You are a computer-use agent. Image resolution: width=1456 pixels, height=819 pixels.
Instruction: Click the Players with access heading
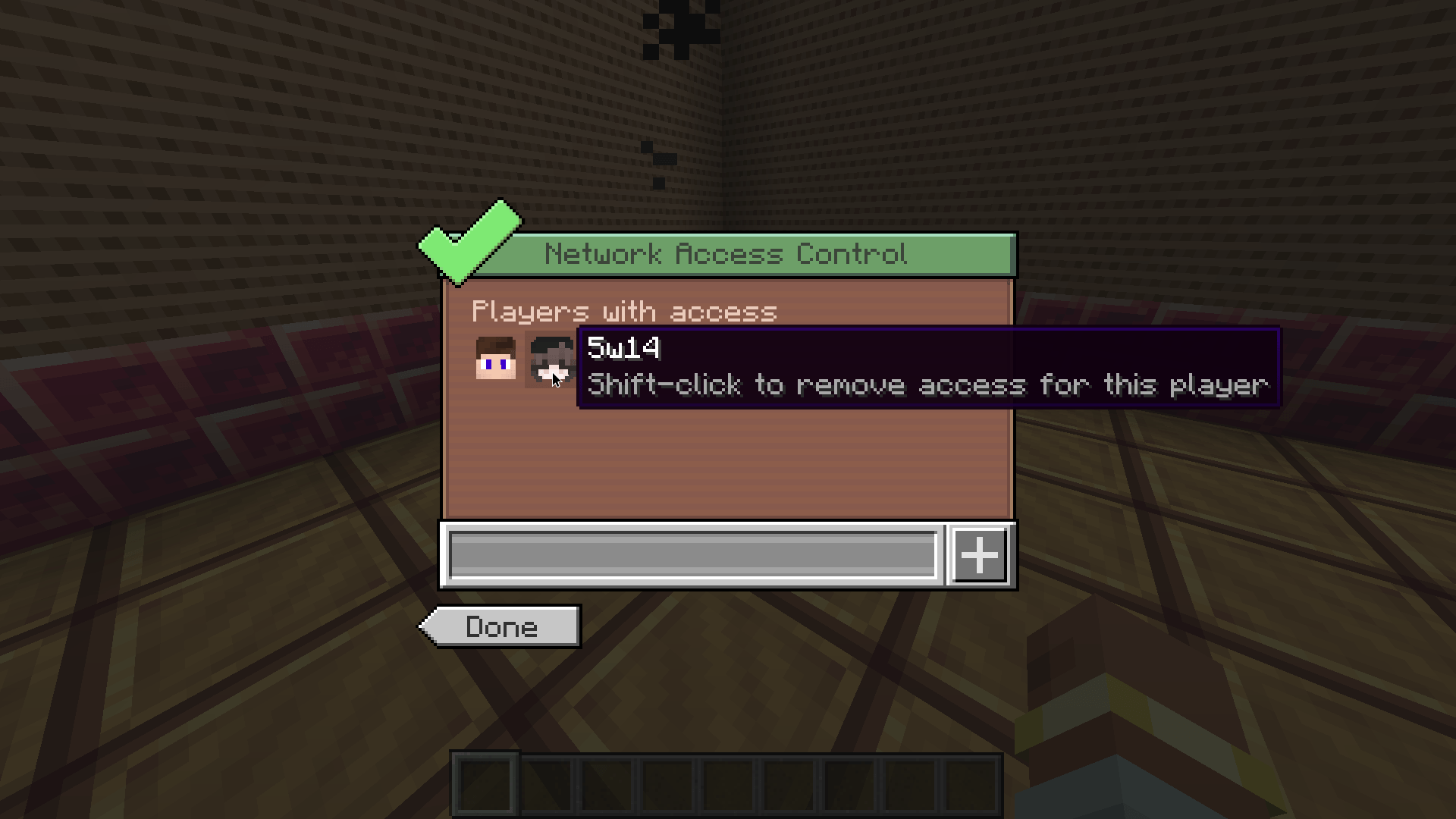(625, 311)
